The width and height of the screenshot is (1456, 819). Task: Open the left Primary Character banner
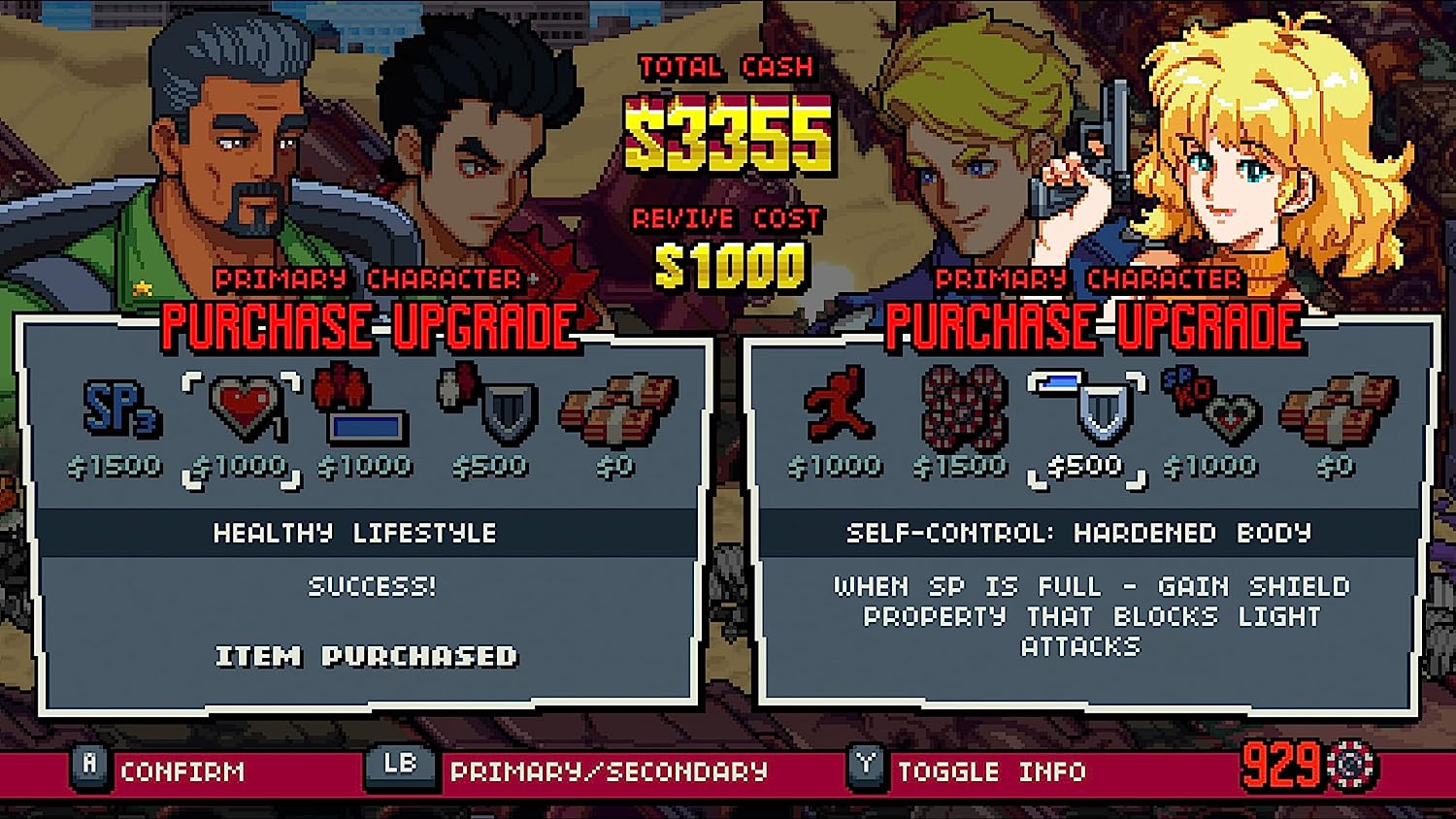click(x=369, y=281)
